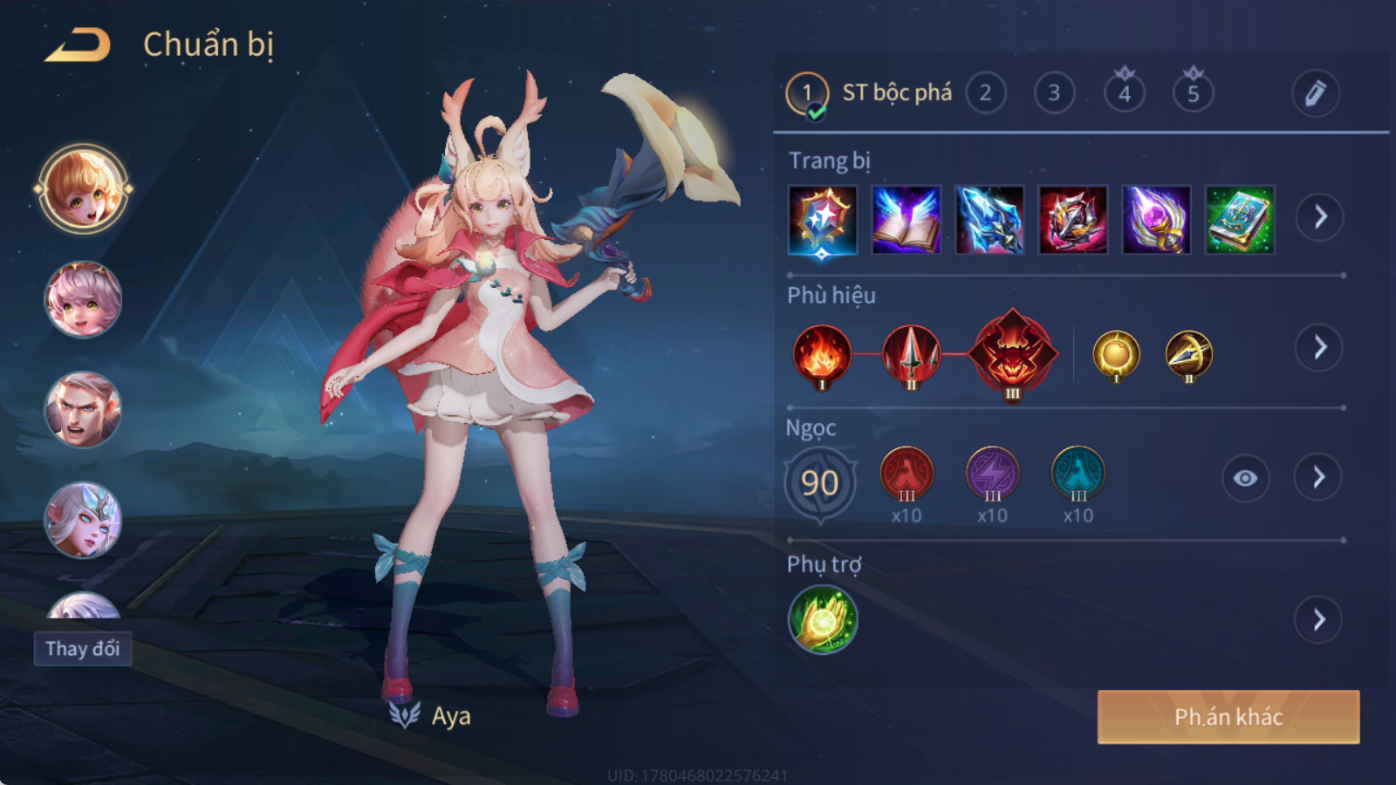Select the silver-haired crowned hero portrait
The height and width of the screenshot is (785, 1396).
click(83, 519)
